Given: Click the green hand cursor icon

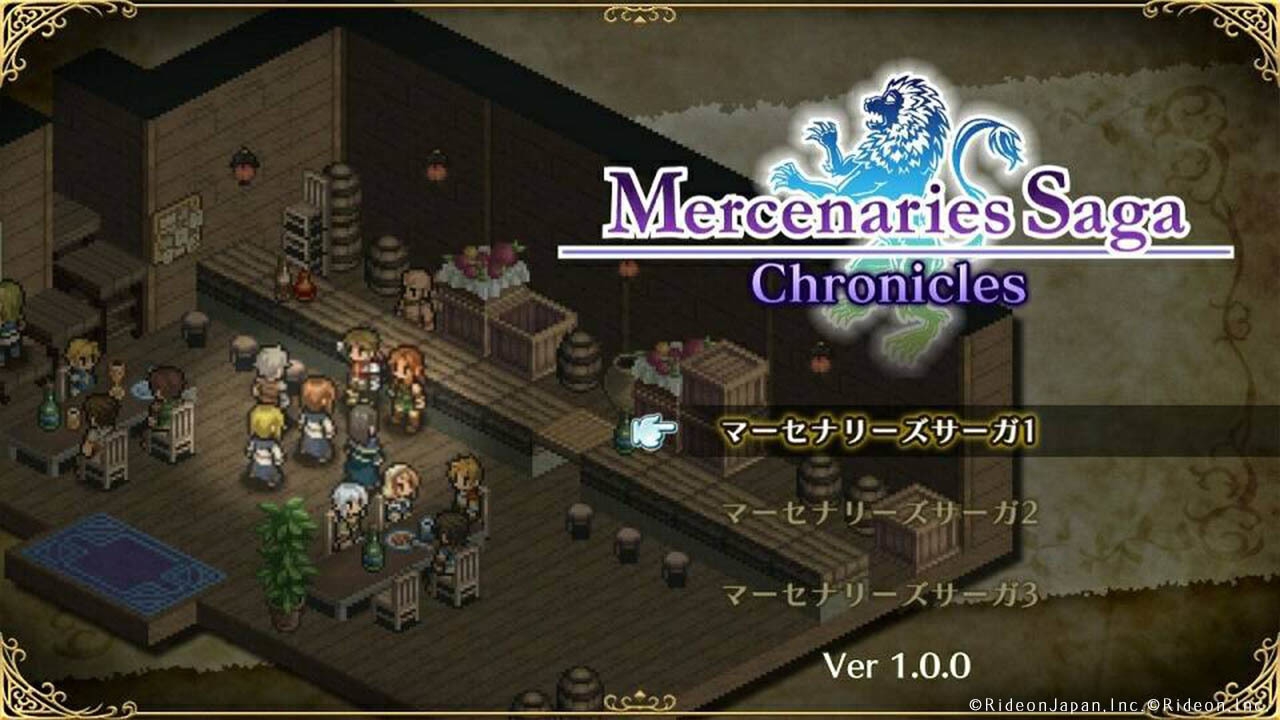Looking at the screenshot, I should [x=650, y=428].
